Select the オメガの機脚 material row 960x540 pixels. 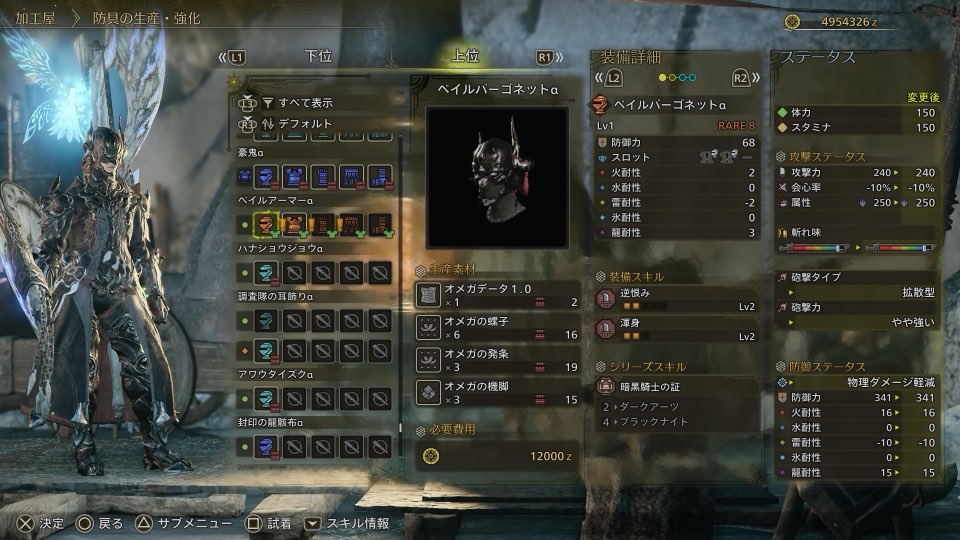pos(497,391)
